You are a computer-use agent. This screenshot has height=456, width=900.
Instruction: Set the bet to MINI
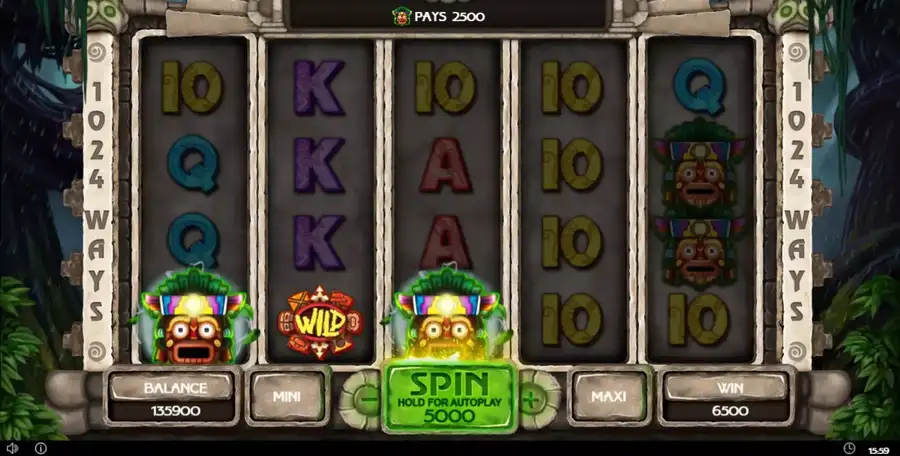pos(288,396)
